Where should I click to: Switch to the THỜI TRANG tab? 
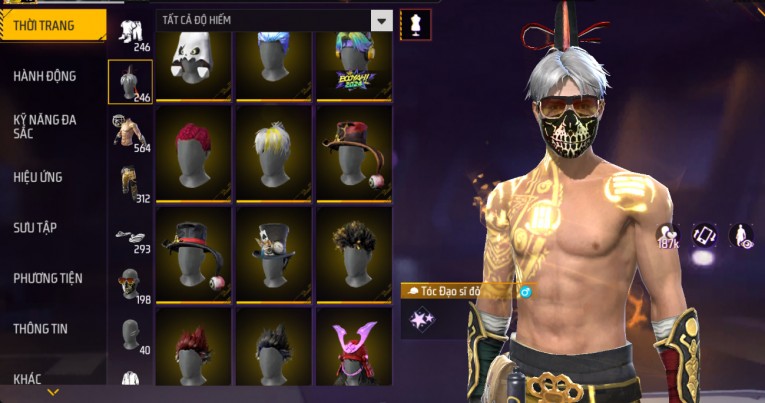click(x=52, y=25)
